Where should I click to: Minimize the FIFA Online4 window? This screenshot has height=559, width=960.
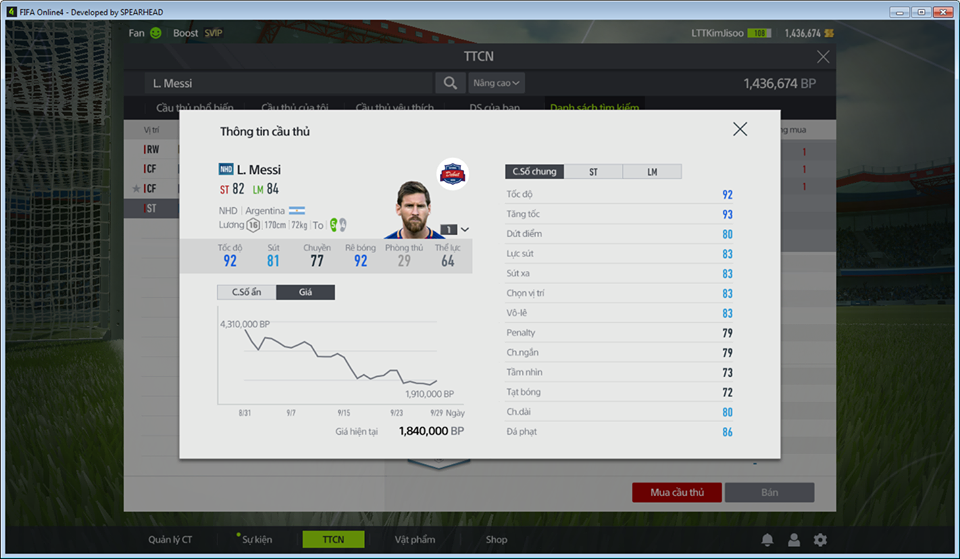[x=899, y=11]
